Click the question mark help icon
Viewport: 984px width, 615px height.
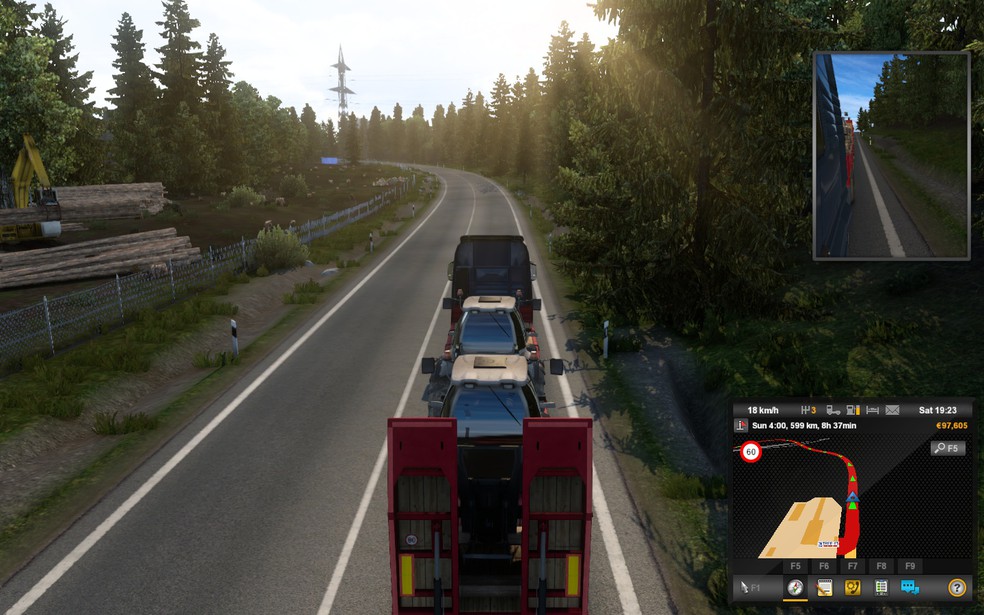(x=957, y=588)
